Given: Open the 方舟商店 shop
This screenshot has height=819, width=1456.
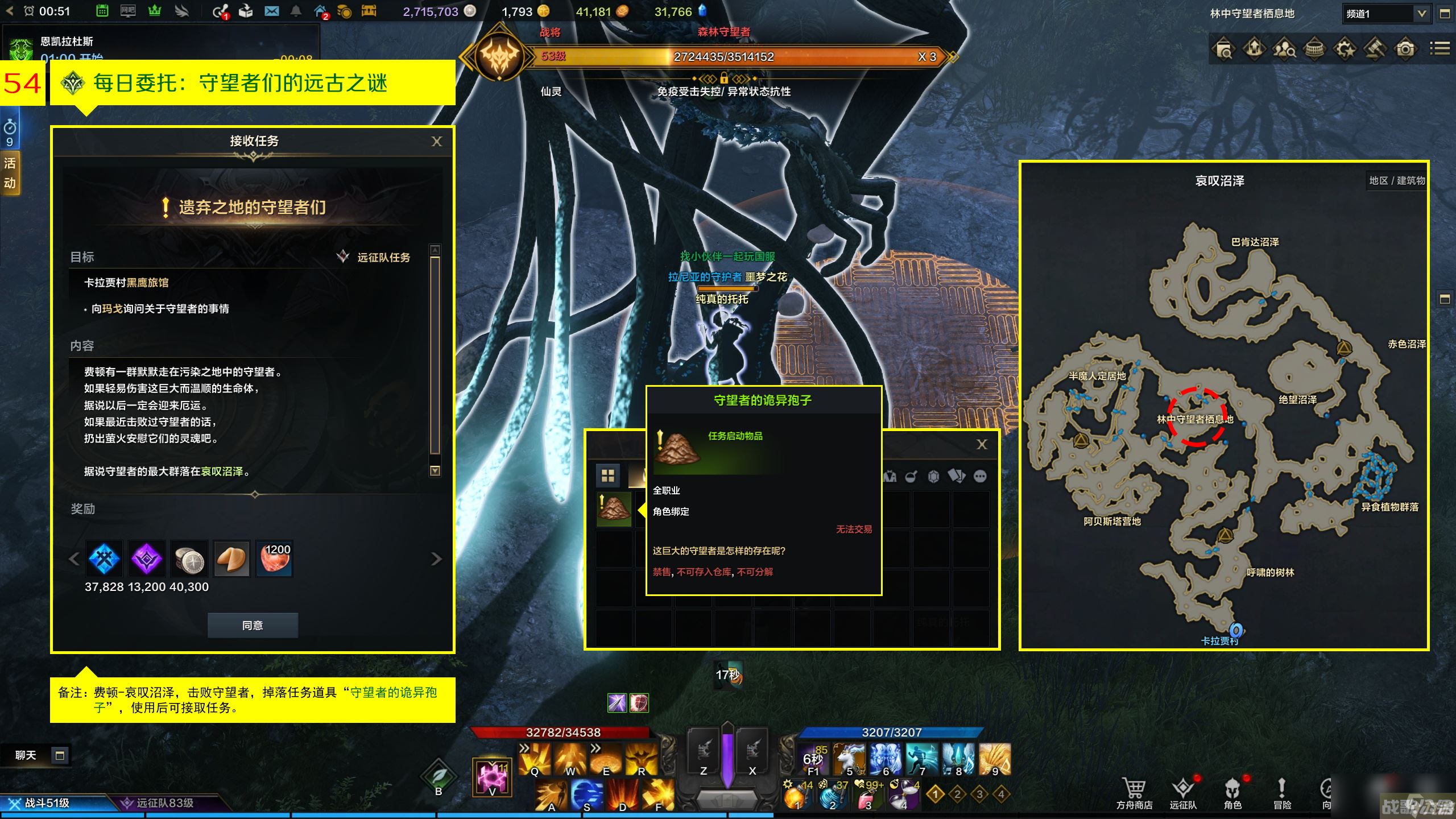Looking at the screenshot, I should coord(1134,793).
